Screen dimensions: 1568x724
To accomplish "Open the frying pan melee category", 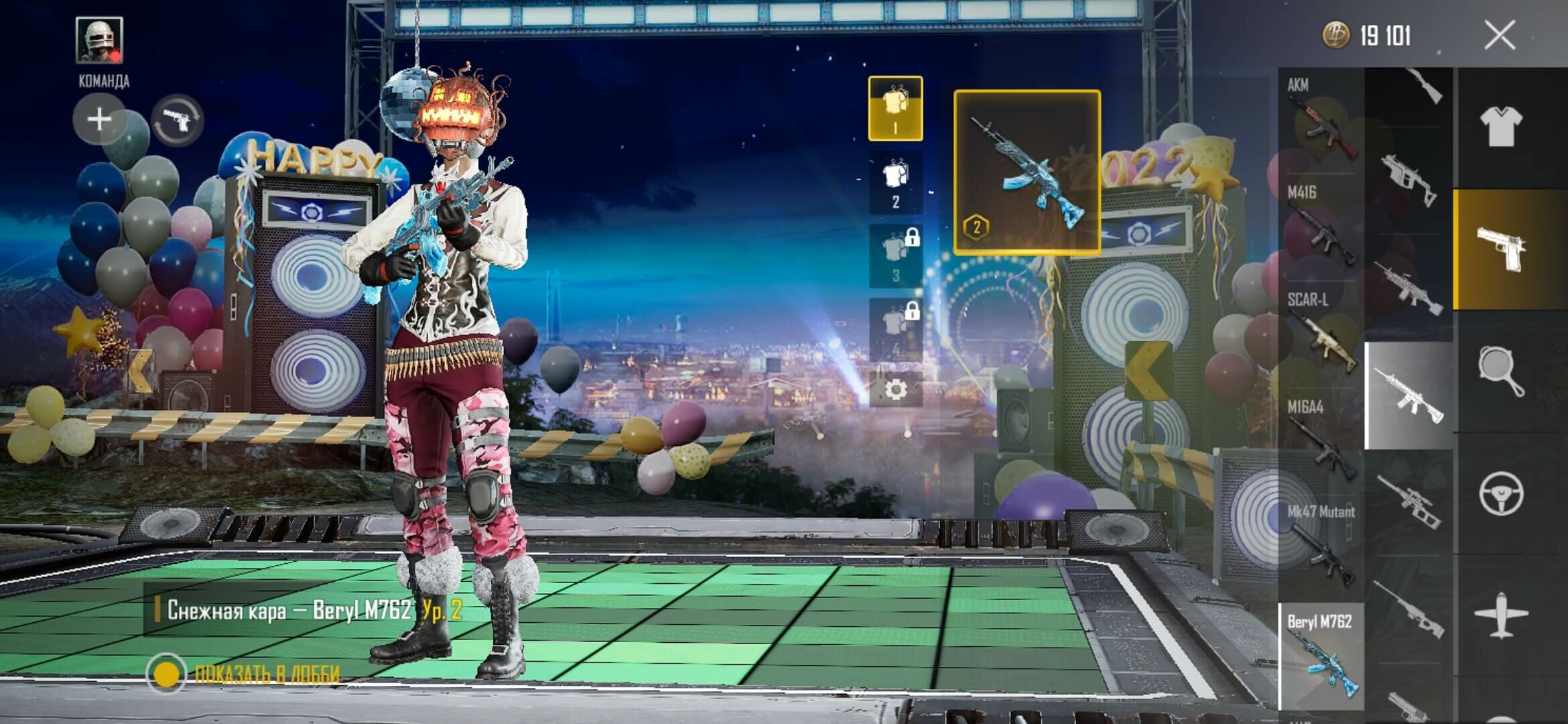I will pos(1501,371).
